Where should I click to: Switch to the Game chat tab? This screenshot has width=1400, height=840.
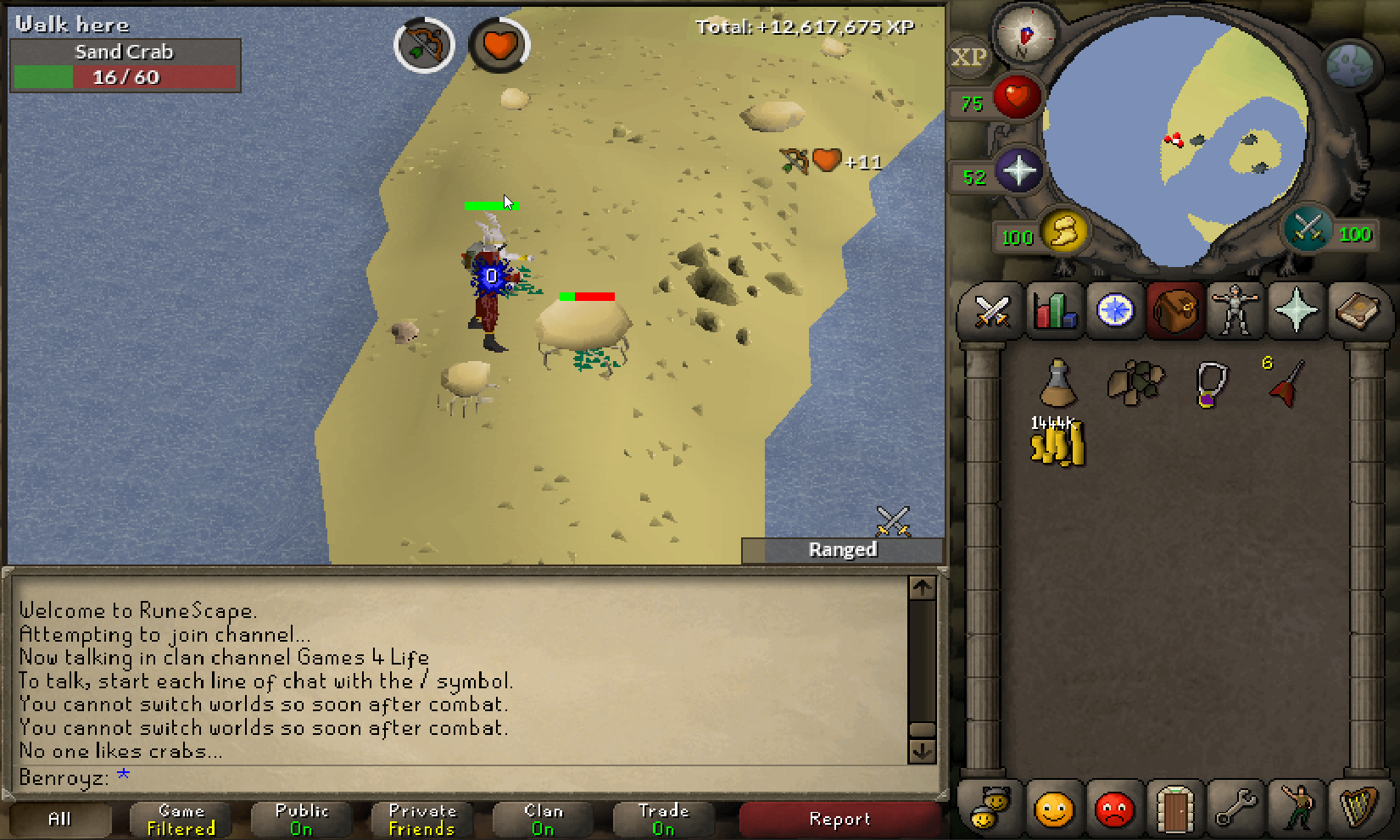181,819
